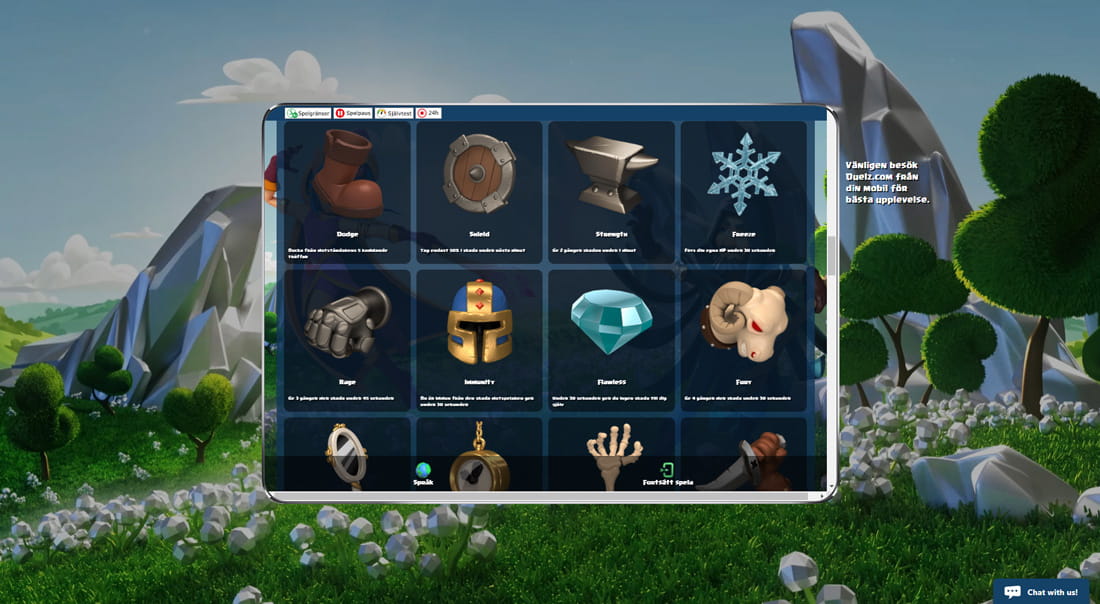Open the Chat with us widget
This screenshot has width=1100, height=604.
[x=1041, y=592]
